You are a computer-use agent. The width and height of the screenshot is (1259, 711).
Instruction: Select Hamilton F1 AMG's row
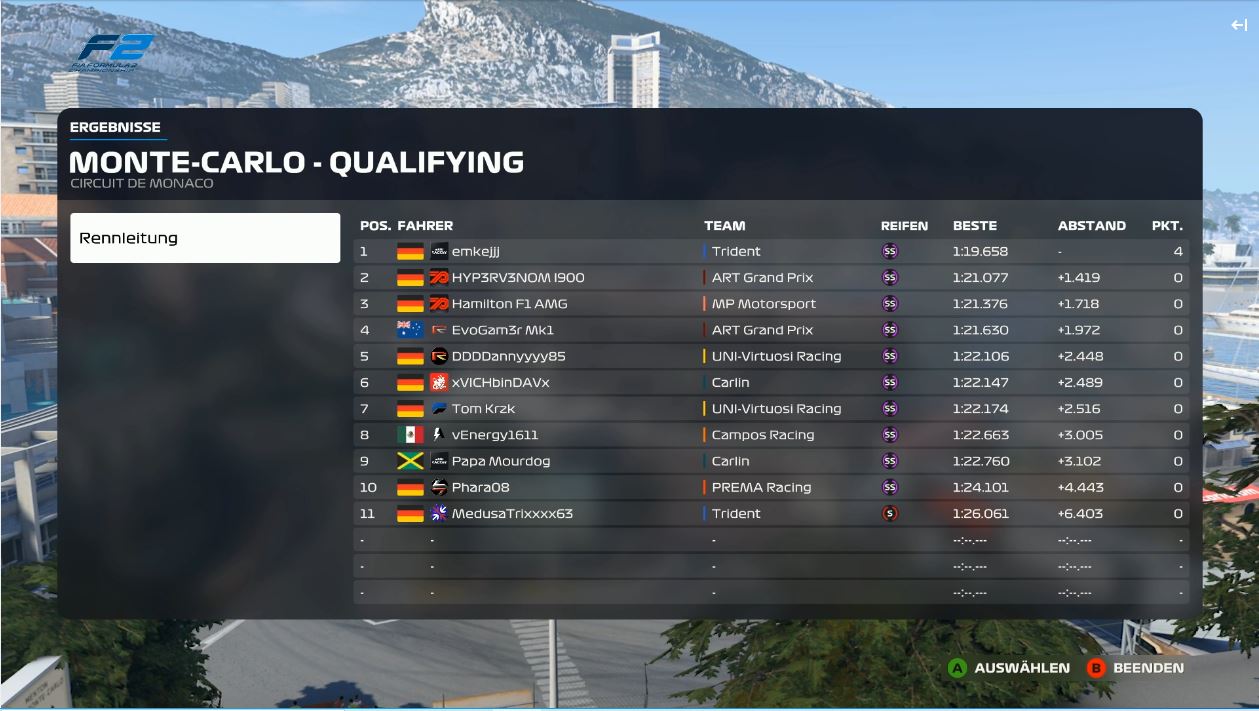pos(770,304)
